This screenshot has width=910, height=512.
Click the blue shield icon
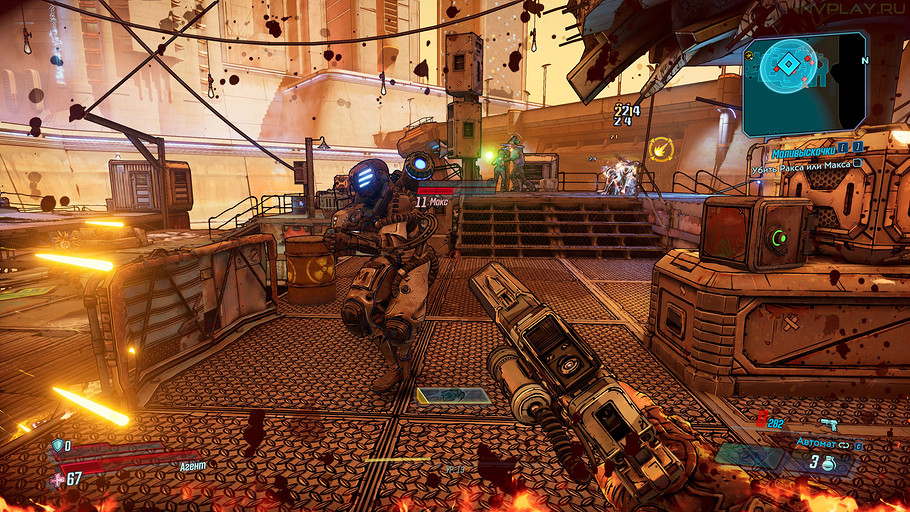[x=57, y=445]
